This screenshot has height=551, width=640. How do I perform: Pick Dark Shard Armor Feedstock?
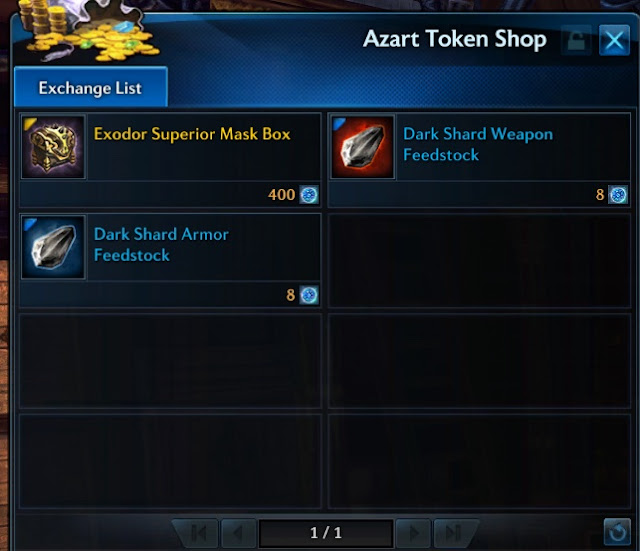click(x=171, y=260)
